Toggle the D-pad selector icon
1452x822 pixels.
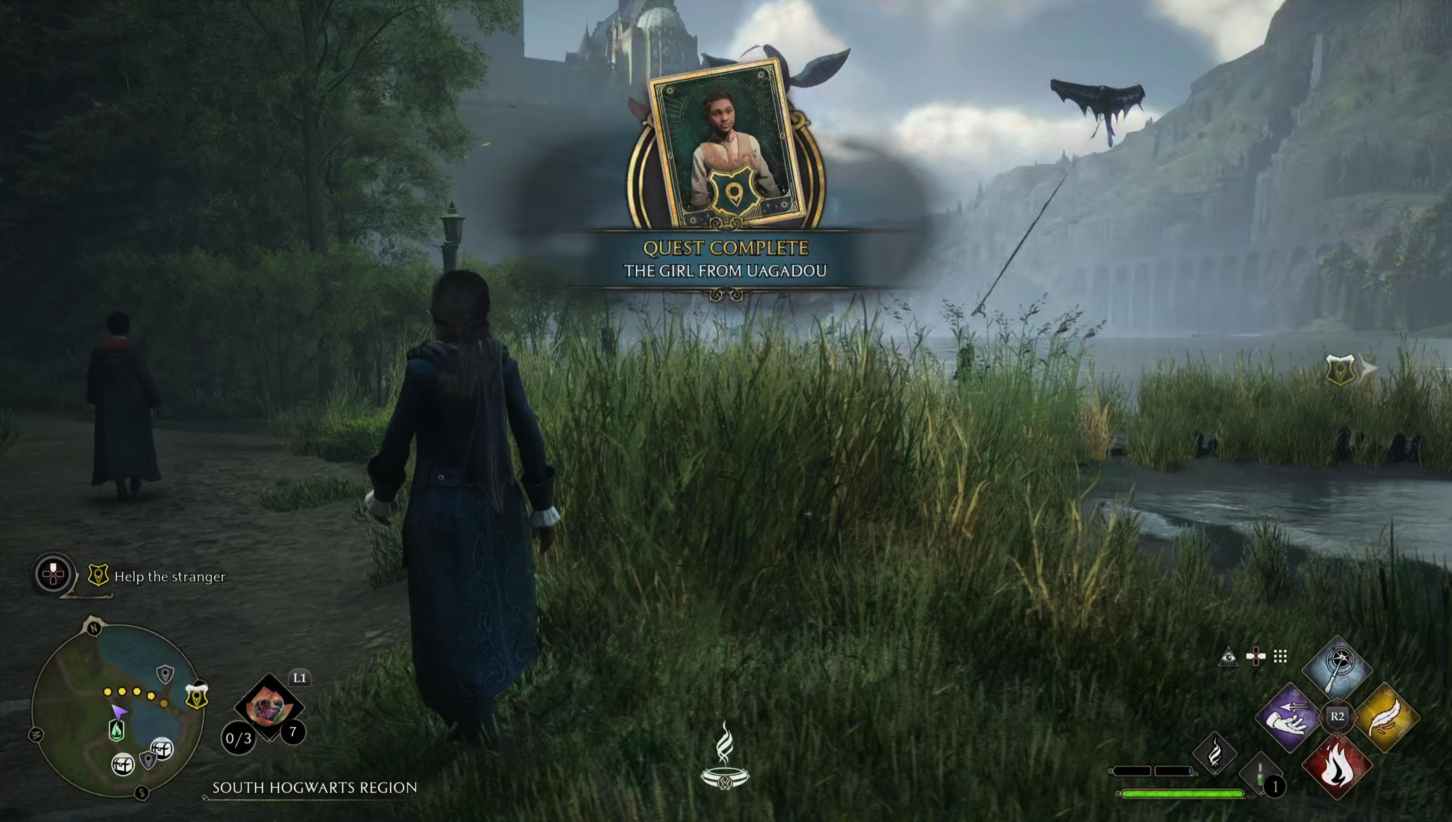coord(1256,656)
